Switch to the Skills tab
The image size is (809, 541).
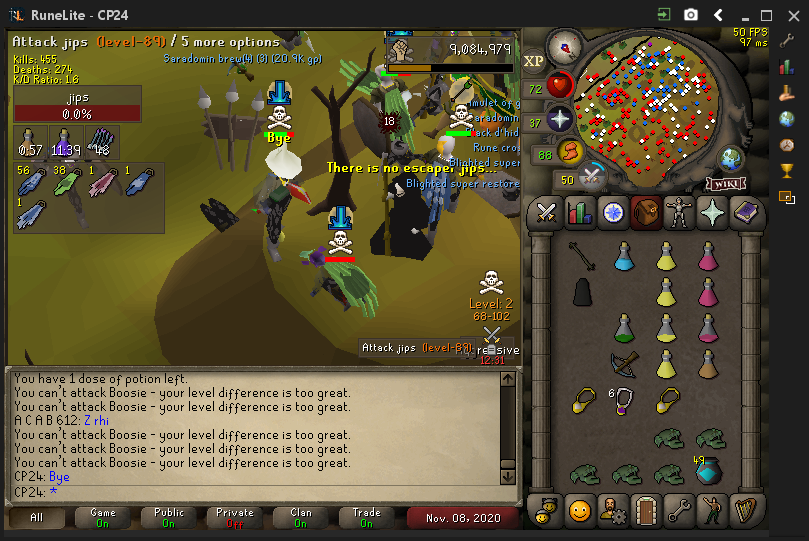[x=579, y=213]
